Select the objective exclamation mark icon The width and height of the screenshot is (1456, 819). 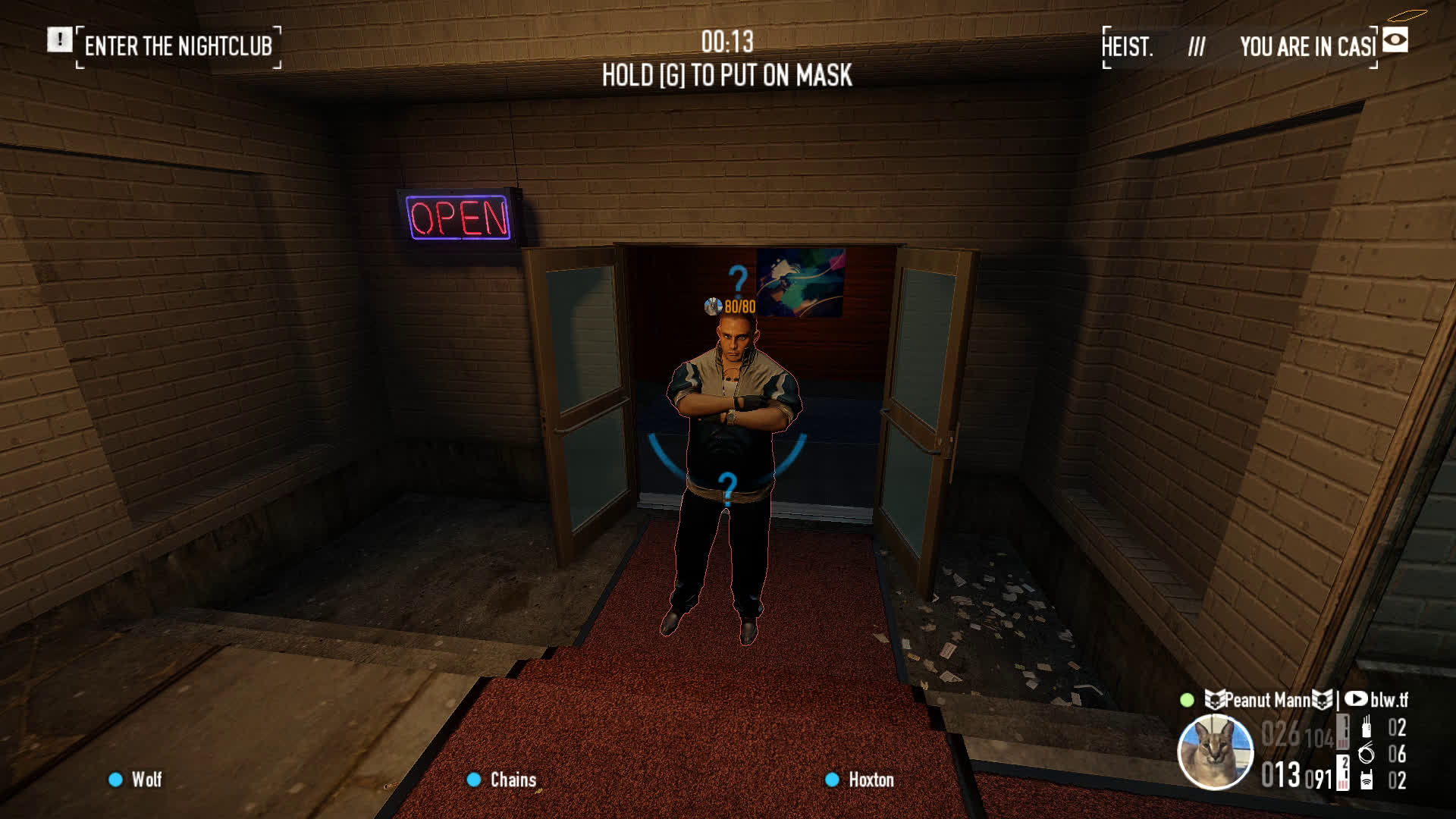59,39
